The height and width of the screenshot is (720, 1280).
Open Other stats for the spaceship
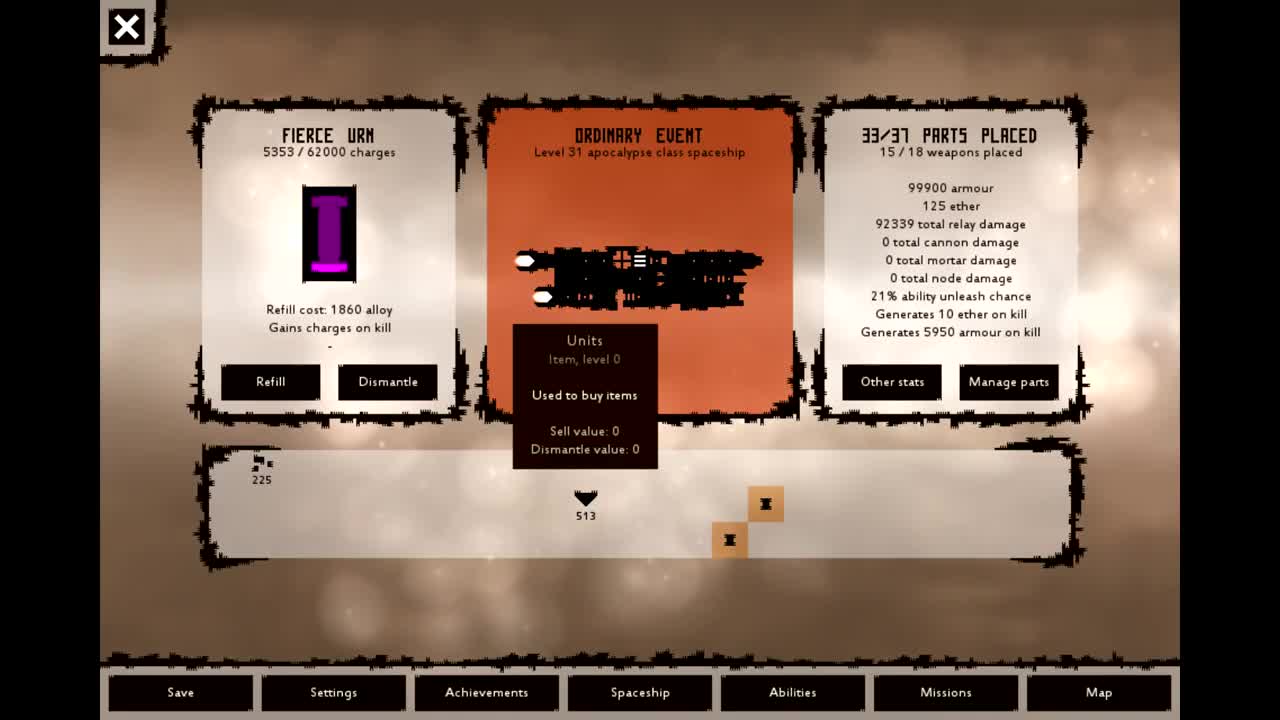[x=891, y=382]
